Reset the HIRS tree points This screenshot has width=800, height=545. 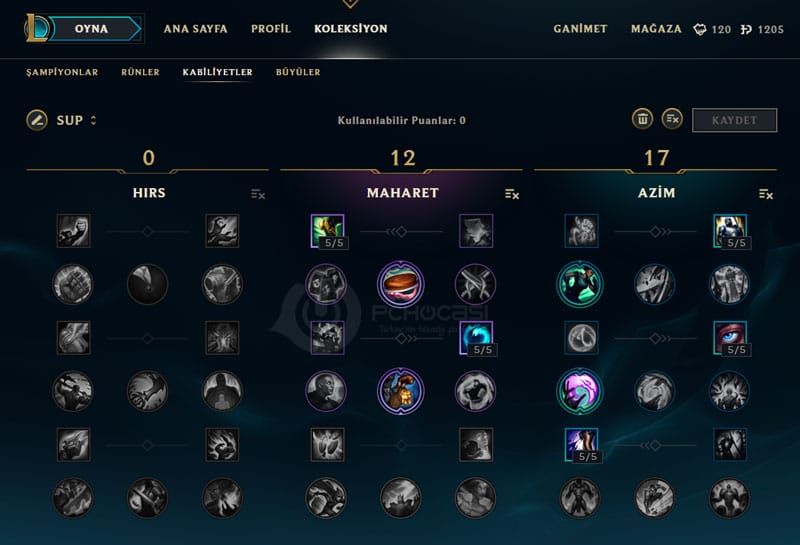pyautogui.click(x=258, y=194)
